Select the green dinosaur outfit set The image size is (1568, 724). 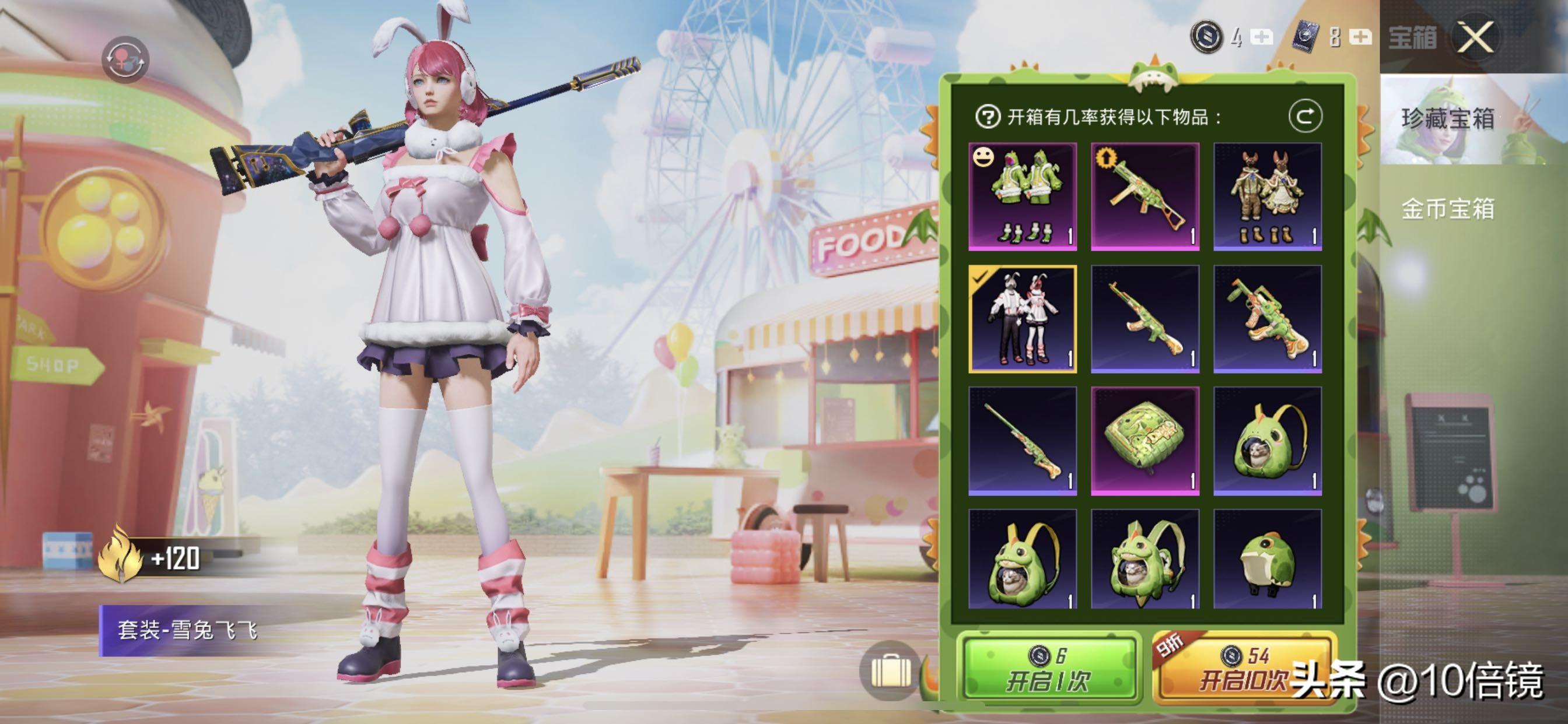[x=1023, y=196]
